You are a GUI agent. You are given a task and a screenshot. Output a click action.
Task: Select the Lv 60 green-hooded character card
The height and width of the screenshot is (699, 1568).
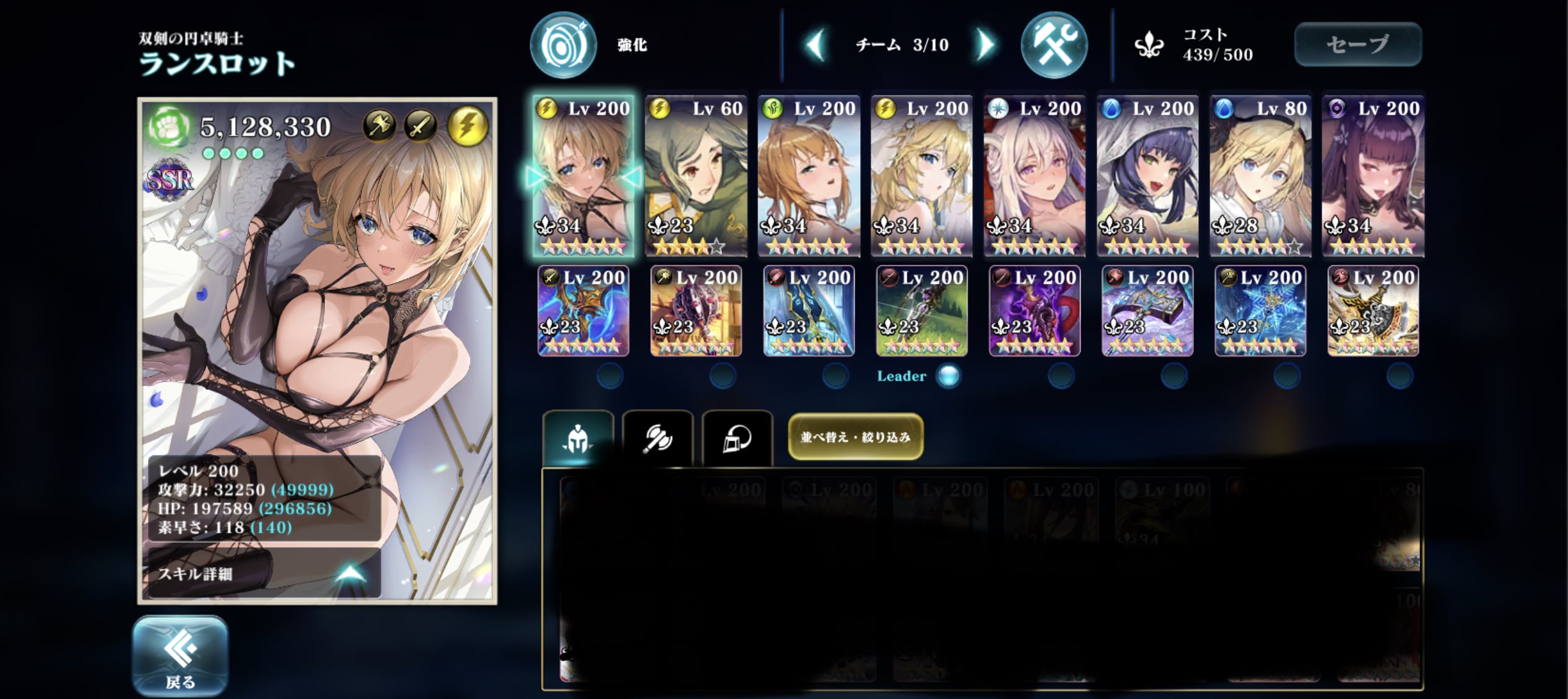[x=695, y=175]
